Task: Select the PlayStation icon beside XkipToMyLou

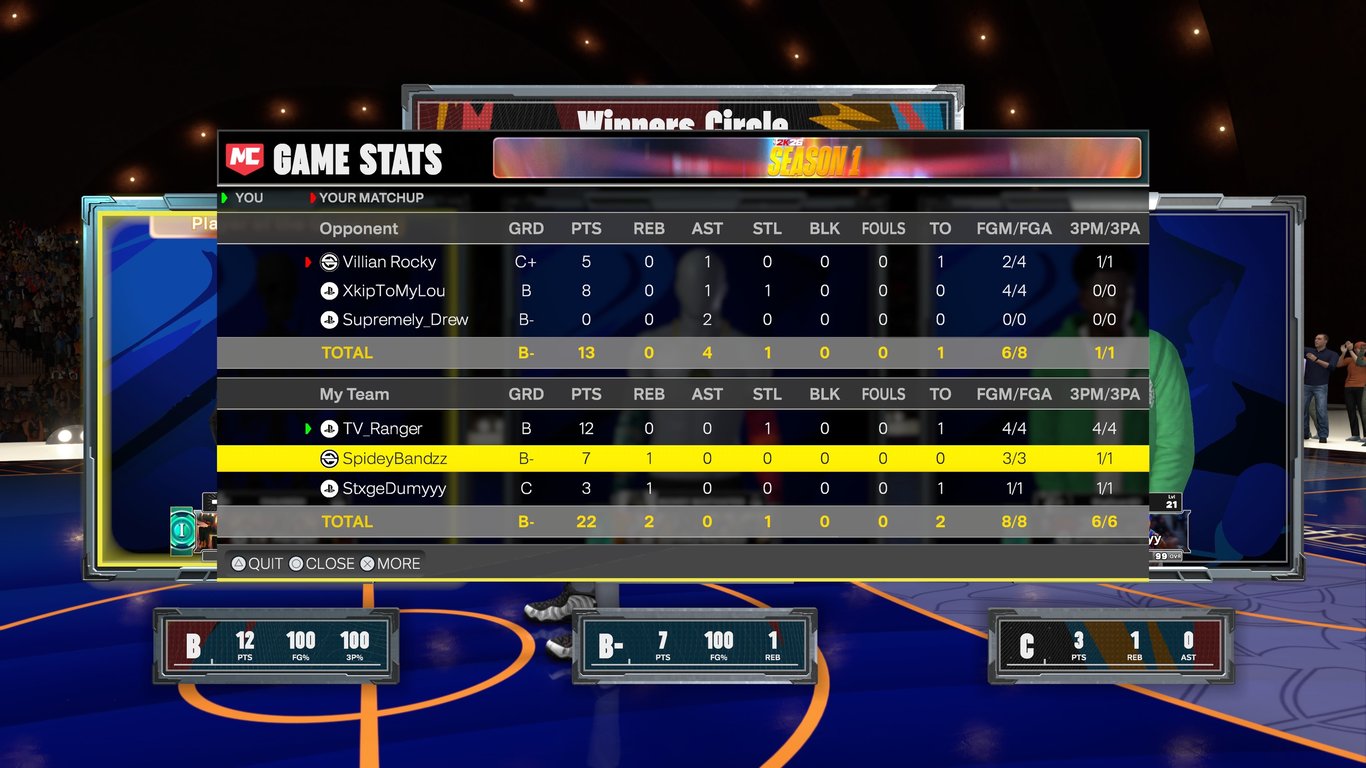Action: (330, 291)
